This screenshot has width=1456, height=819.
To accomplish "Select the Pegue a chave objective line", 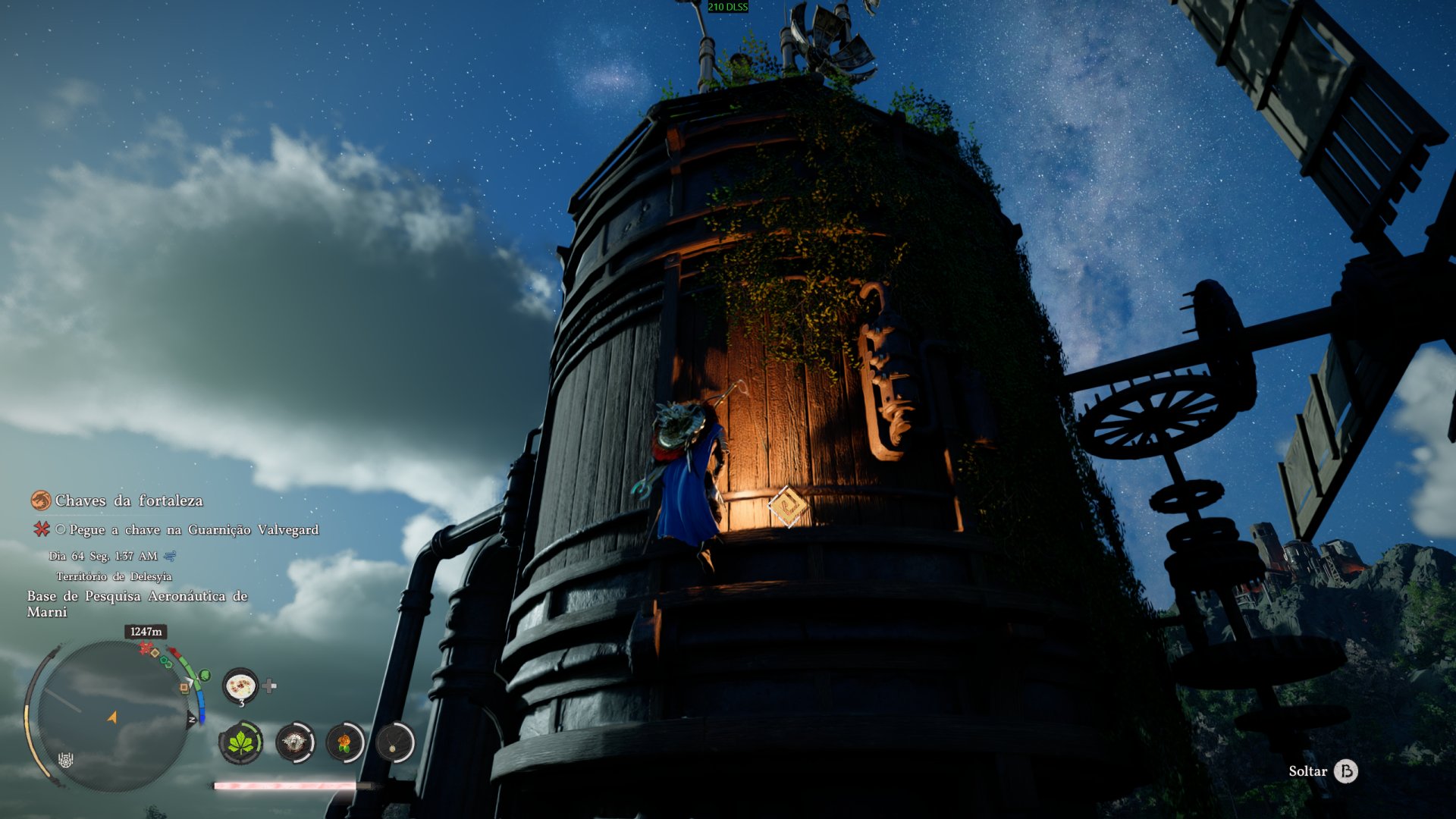I will (x=193, y=529).
